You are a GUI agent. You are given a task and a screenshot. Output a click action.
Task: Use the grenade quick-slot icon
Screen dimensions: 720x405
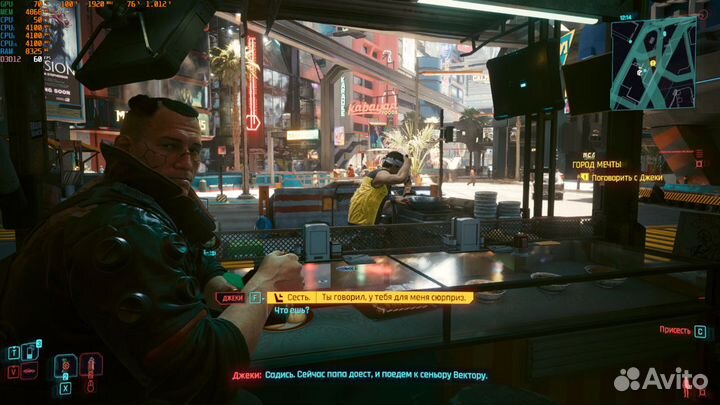tap(62, 366)
